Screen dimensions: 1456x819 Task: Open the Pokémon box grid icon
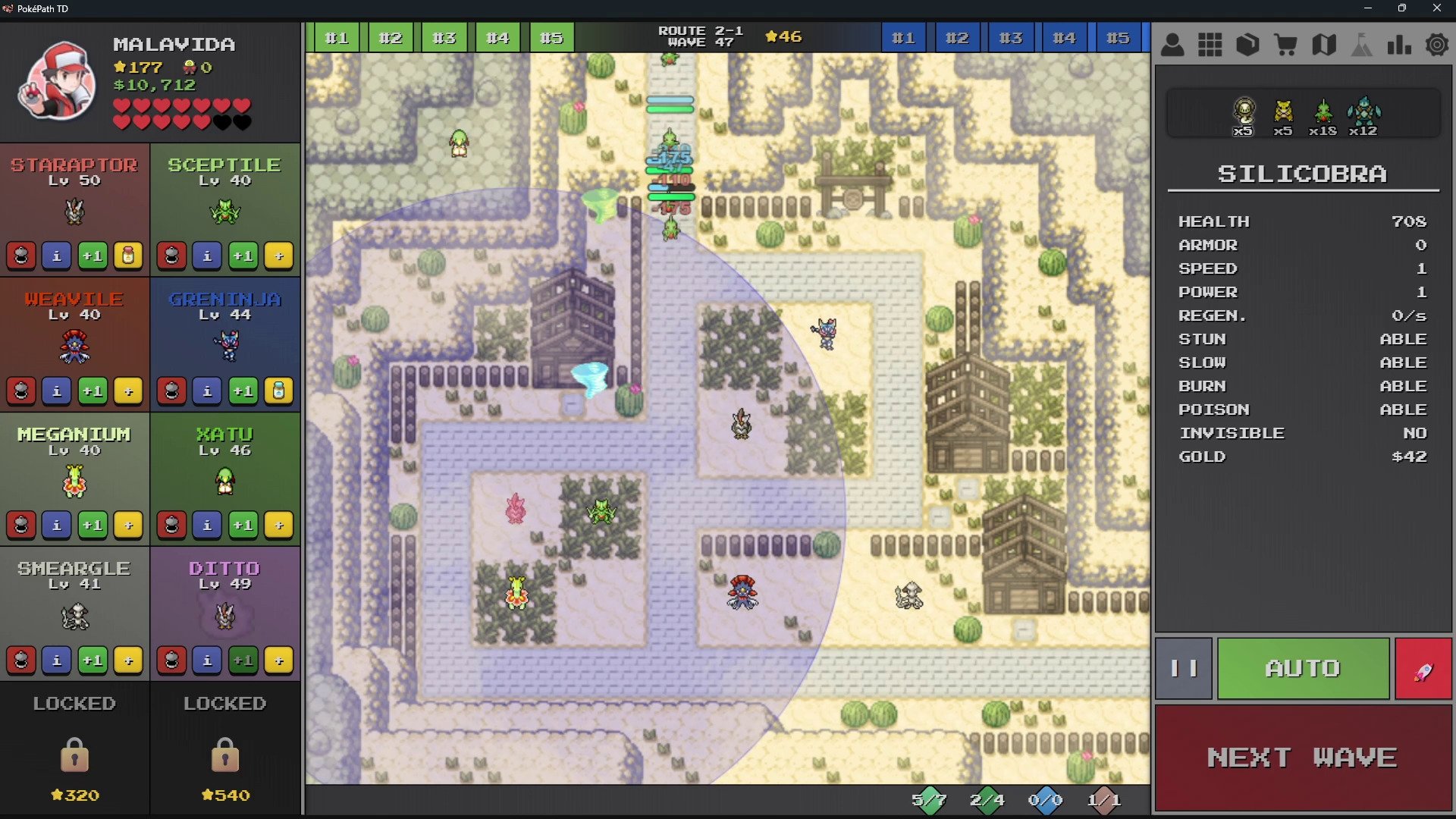click(1210, 45)
